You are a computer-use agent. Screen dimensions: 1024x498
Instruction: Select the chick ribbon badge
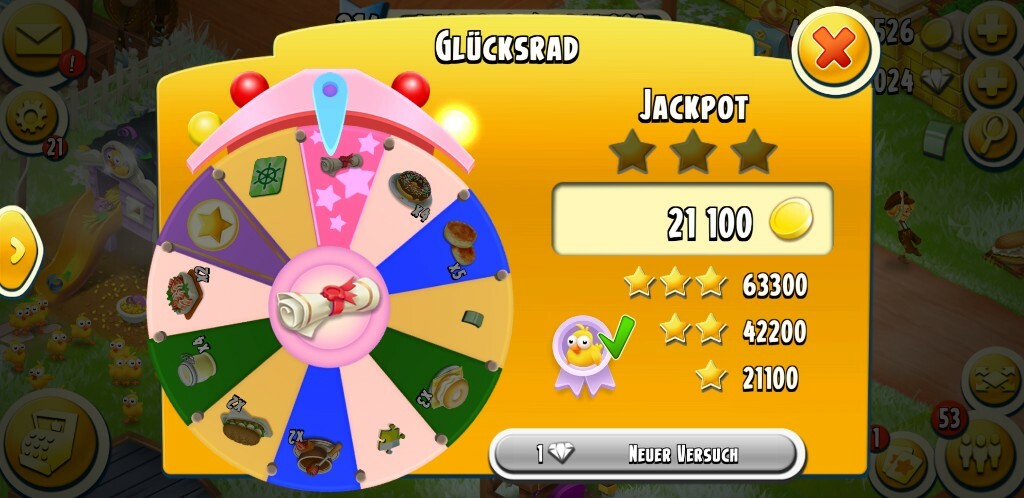click(580, 350)
